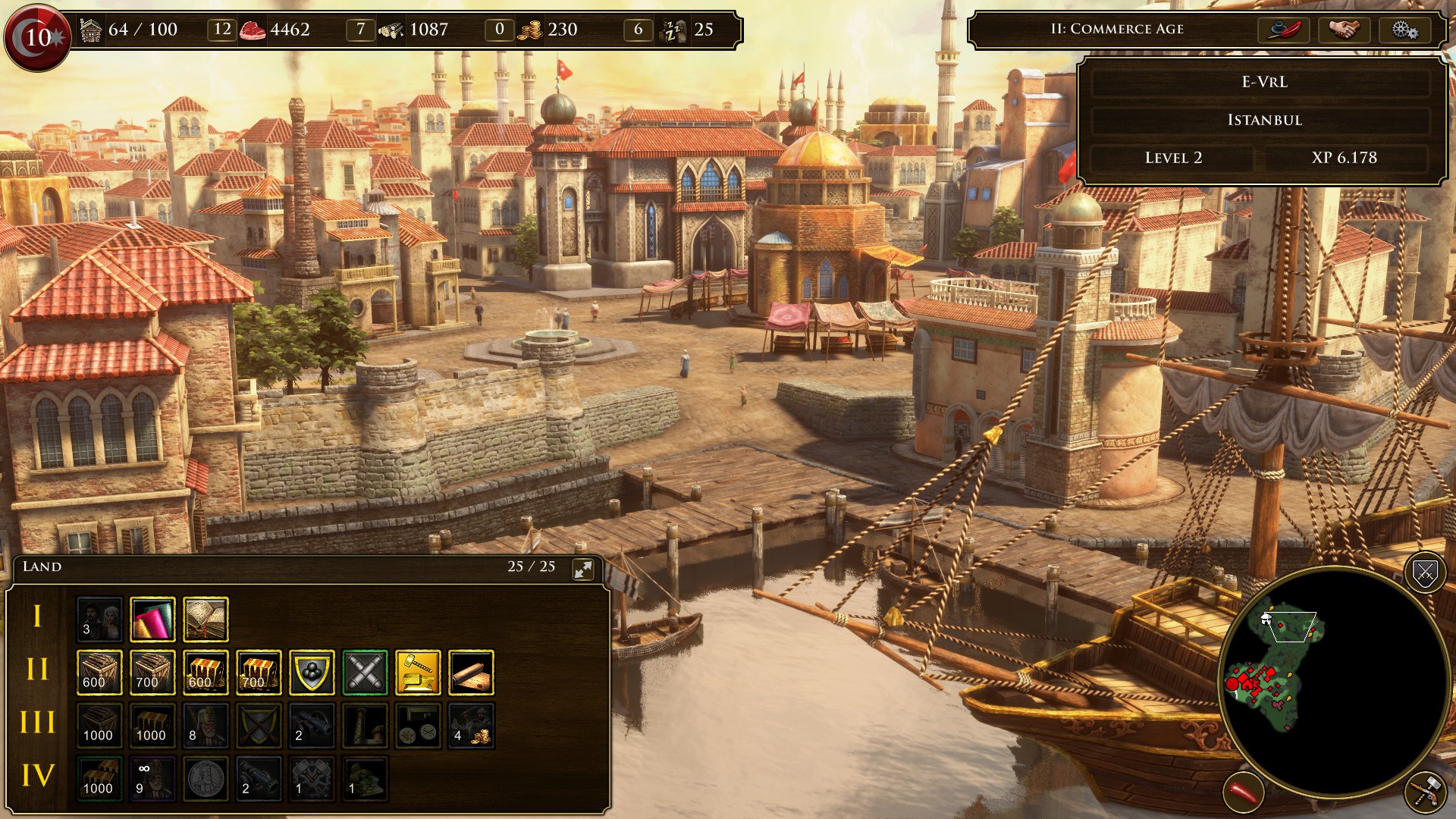Send the 600 wood crates card
Screen dimensions: 1456x819
[99, 673]
